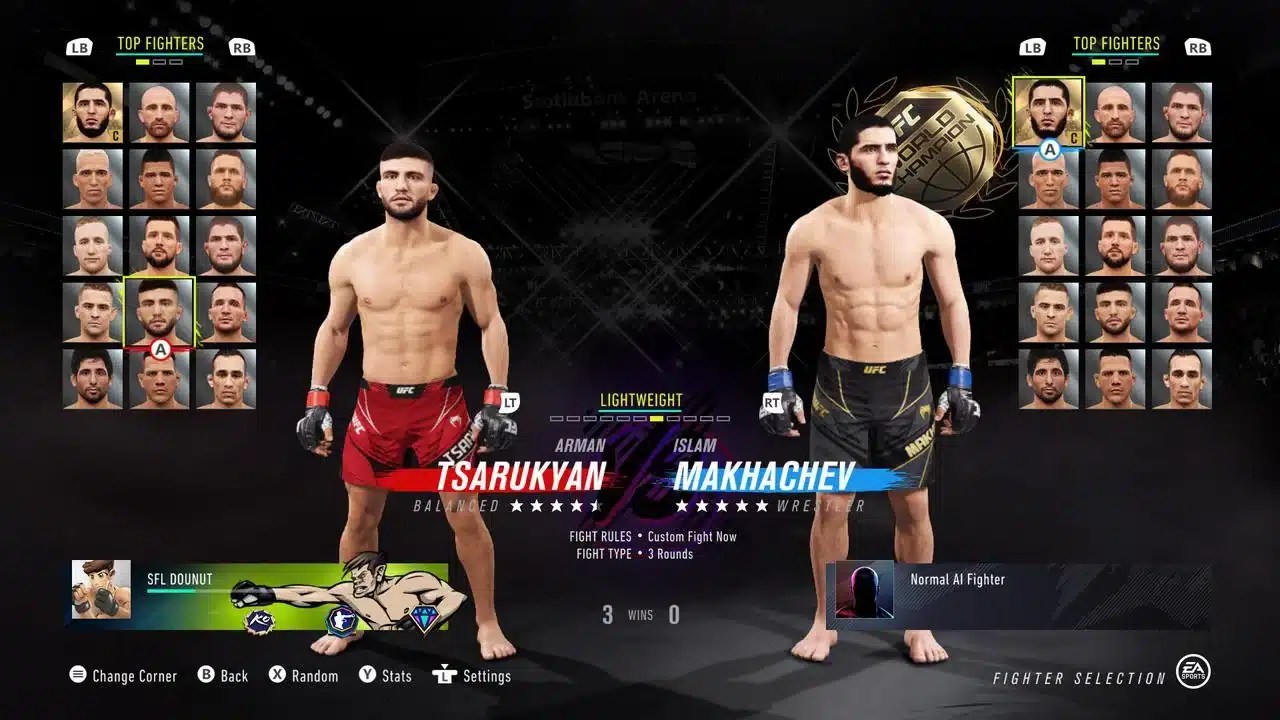
Task: Switch to the left Top Fighters tab
Action: [161, 43]
